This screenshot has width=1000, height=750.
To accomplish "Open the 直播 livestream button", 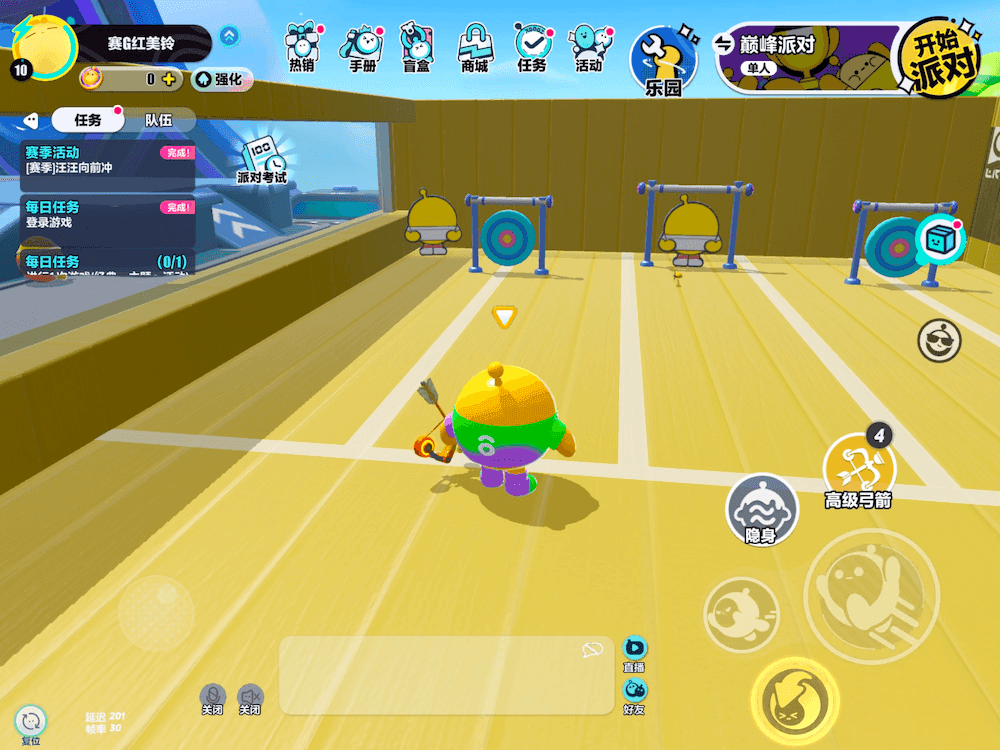I will pyautogui.click(x=635, y=651).
